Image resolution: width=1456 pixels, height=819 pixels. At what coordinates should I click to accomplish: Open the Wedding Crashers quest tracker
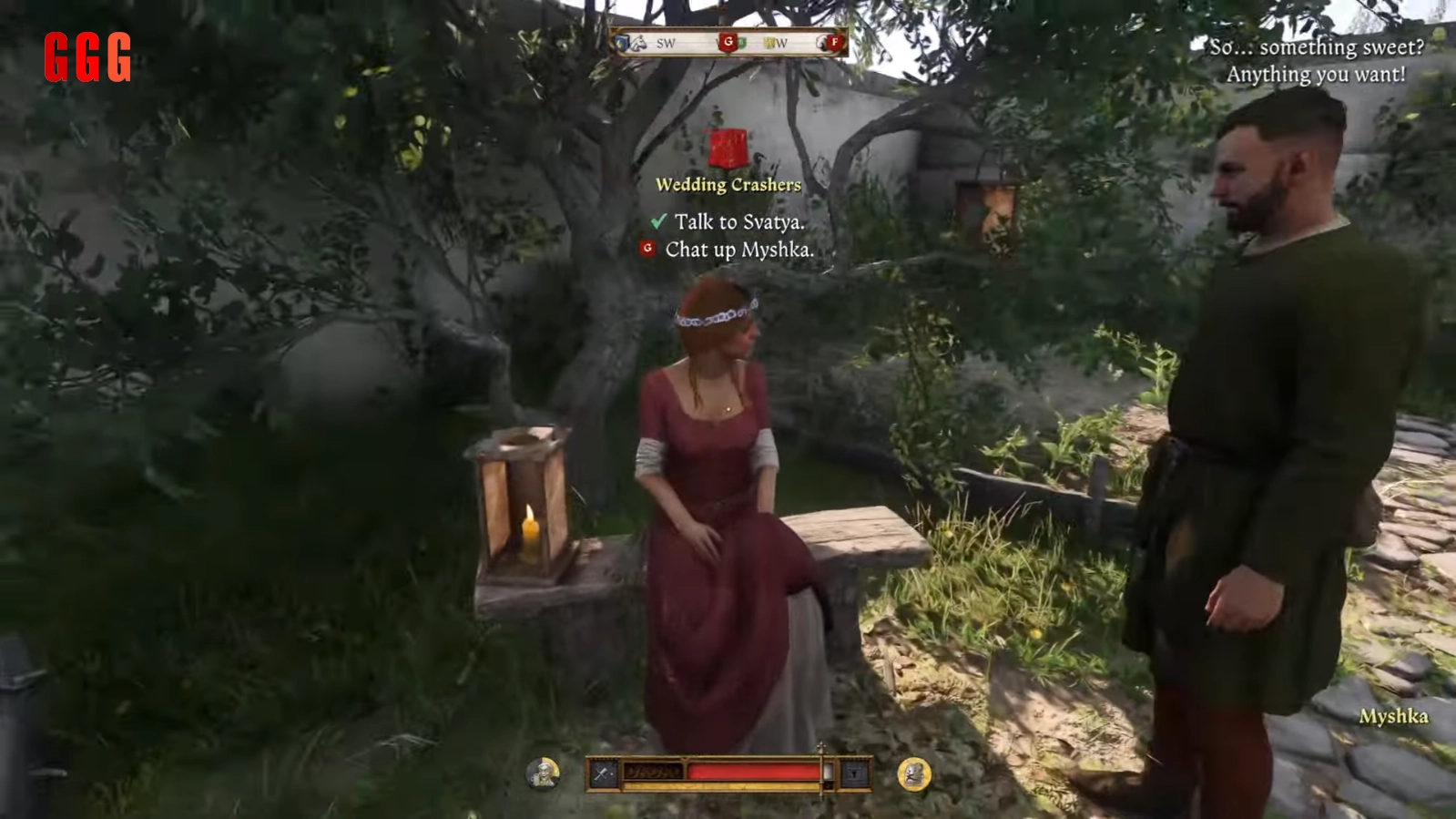pos(728,184)
